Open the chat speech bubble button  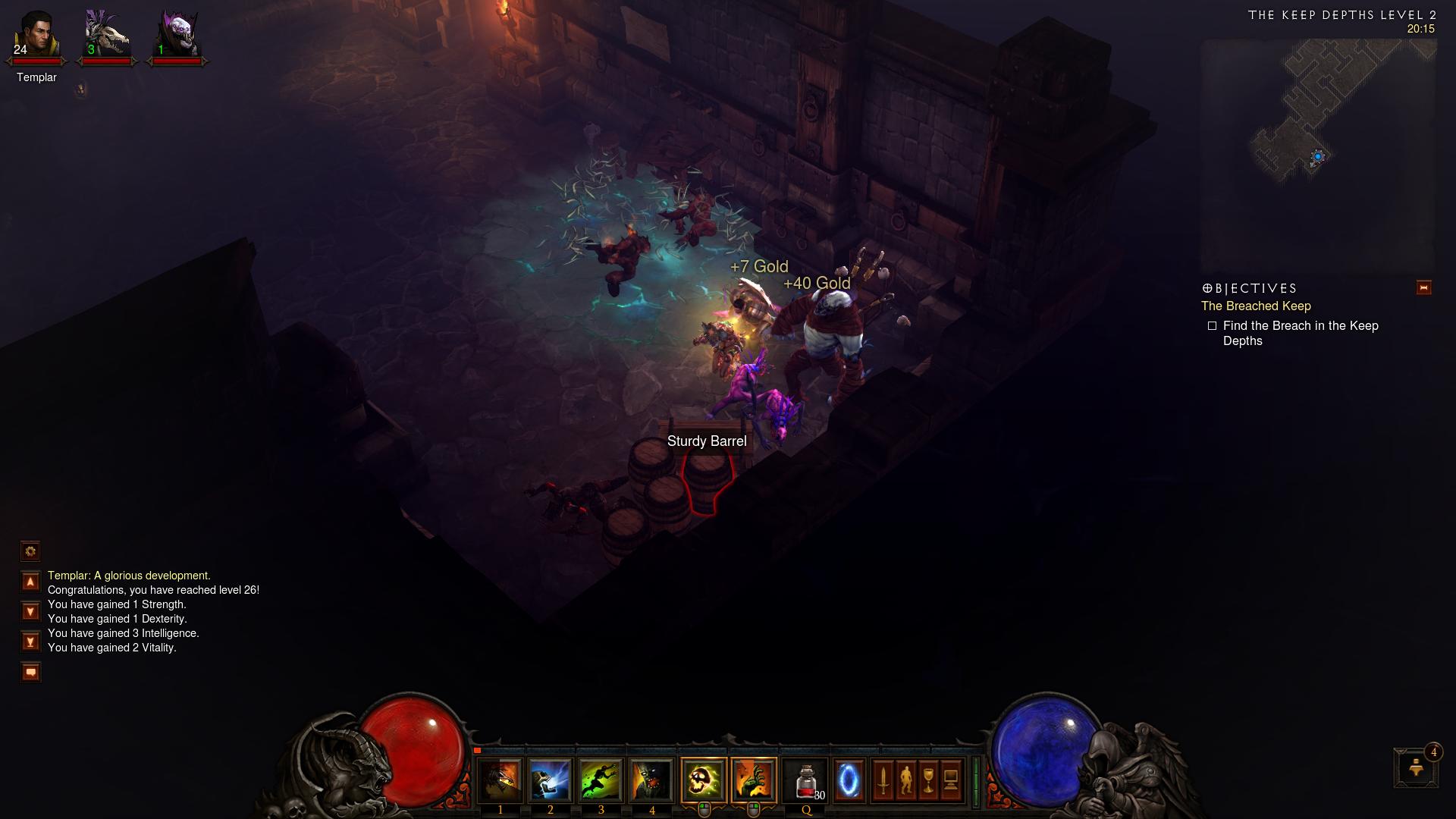point(30,672)
